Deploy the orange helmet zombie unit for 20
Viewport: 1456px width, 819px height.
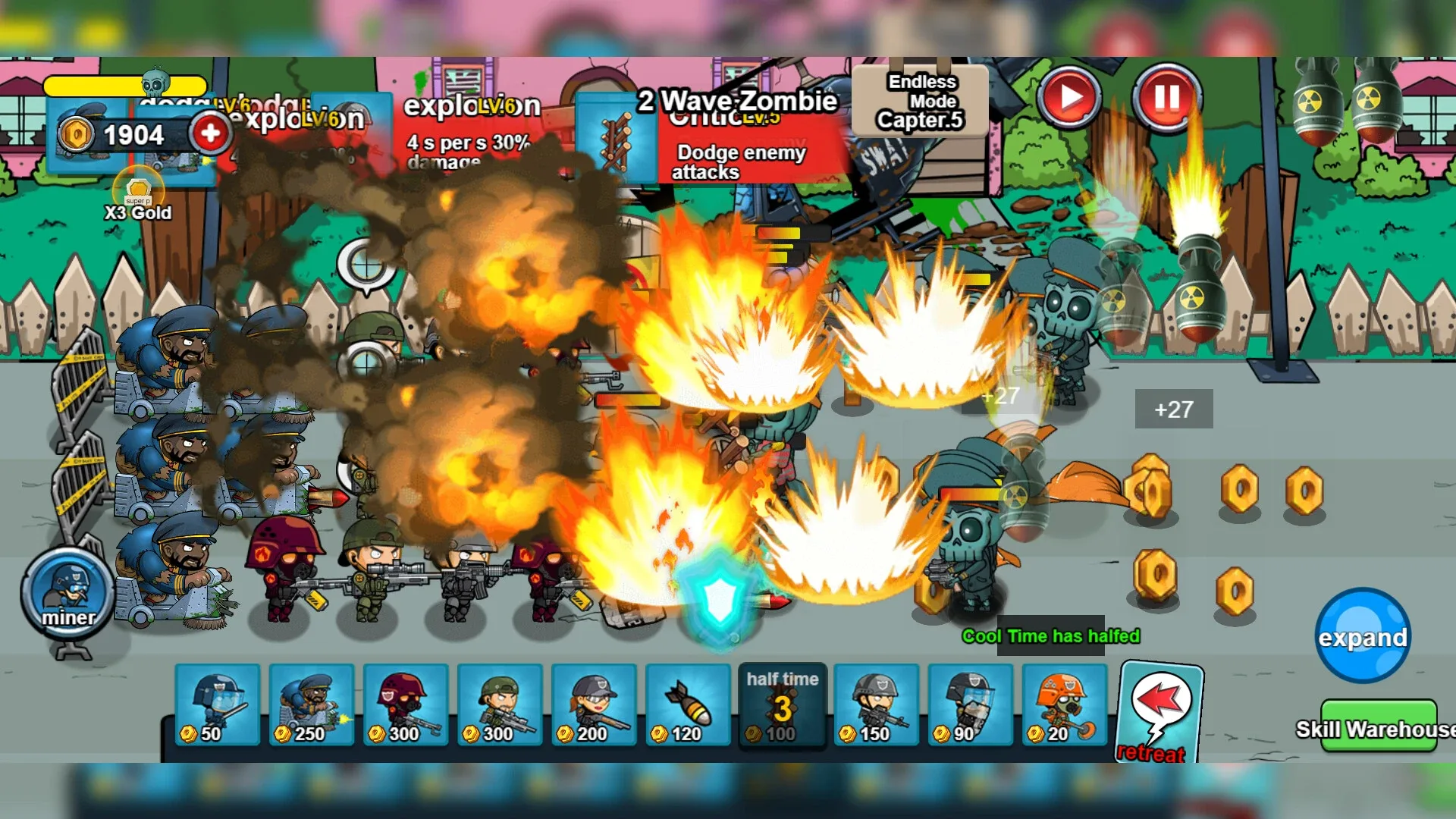[1064, 705]
